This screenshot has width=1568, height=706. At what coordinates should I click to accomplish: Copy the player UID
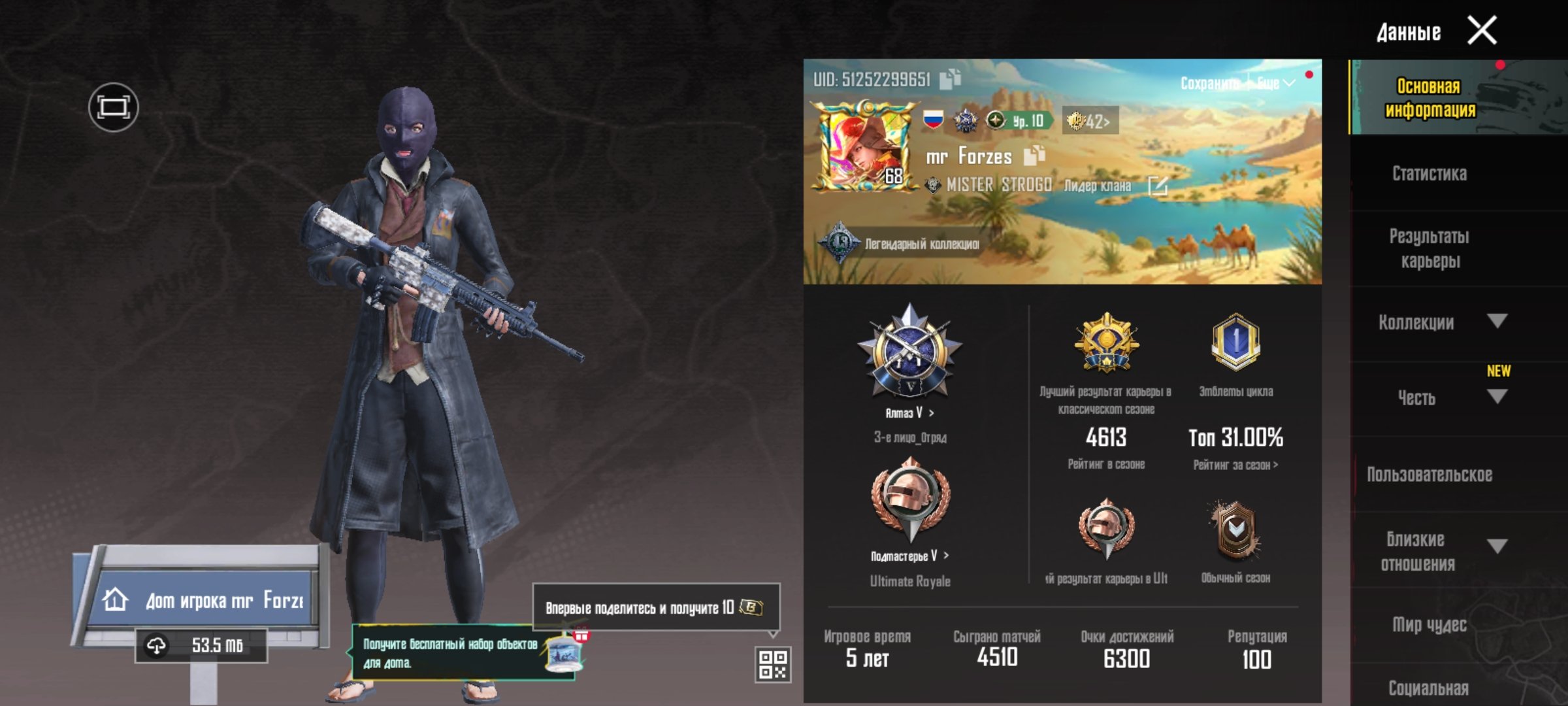pos(950,79)
